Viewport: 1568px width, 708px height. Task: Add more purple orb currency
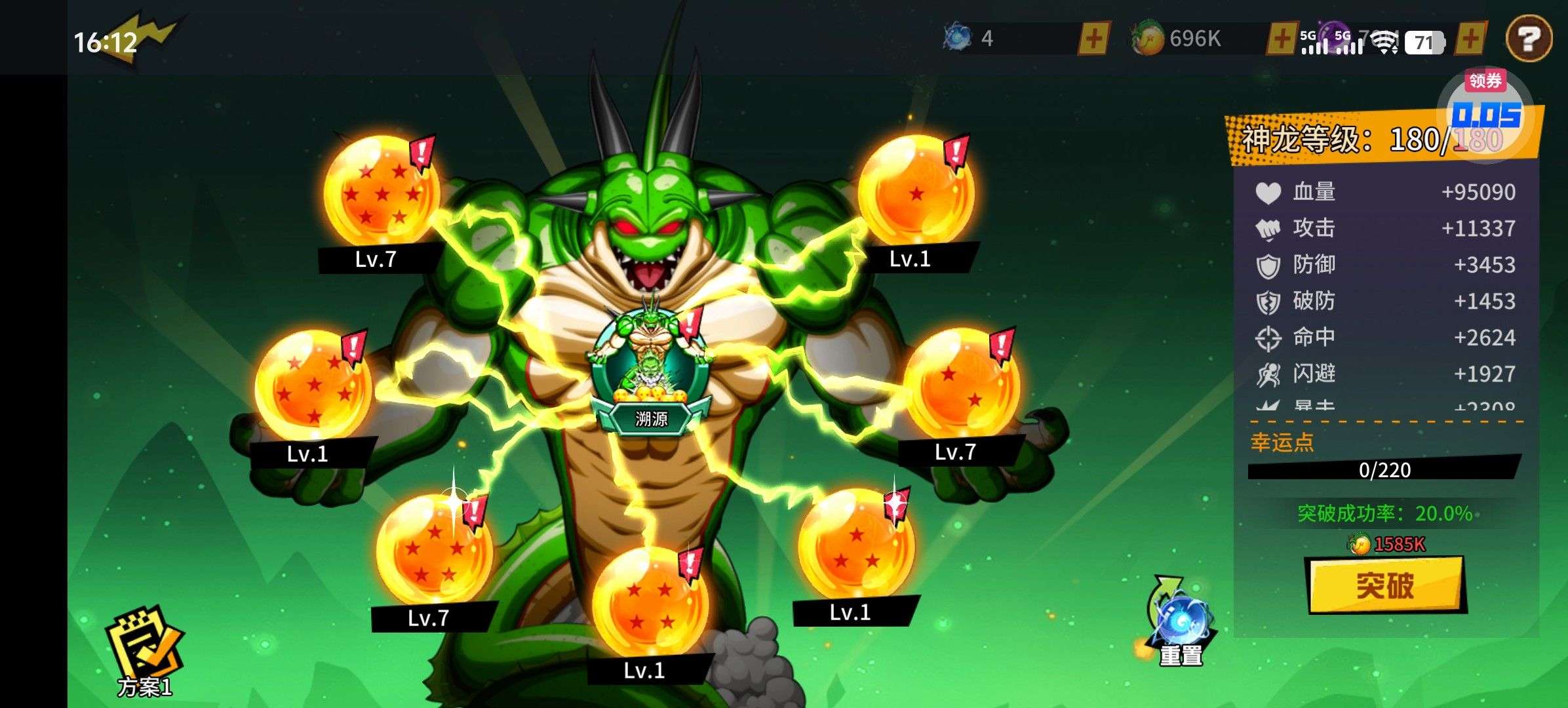pos(1470,39)
